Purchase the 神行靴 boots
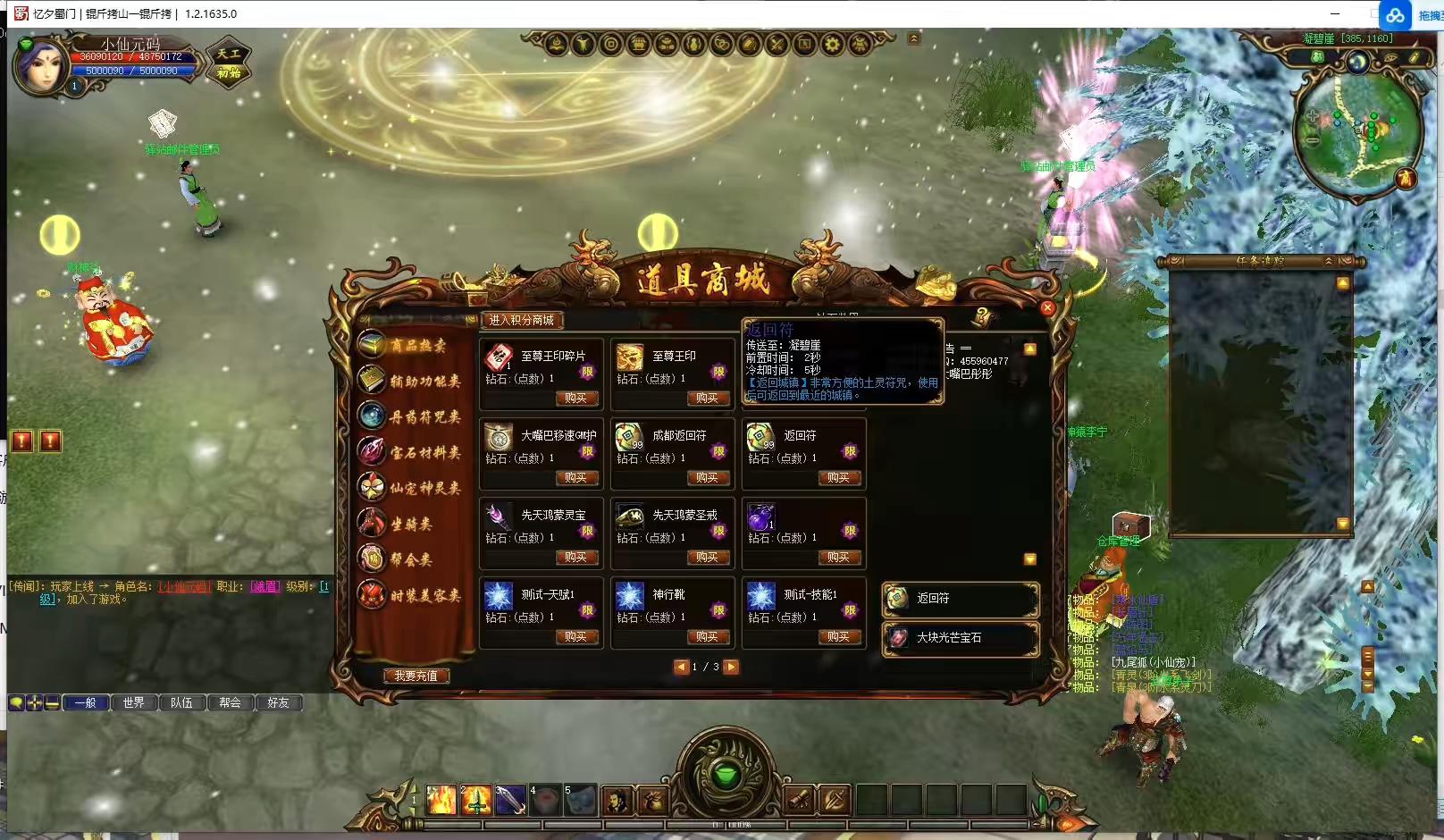This screenshot has height=840, width=1444. [707, 637]
